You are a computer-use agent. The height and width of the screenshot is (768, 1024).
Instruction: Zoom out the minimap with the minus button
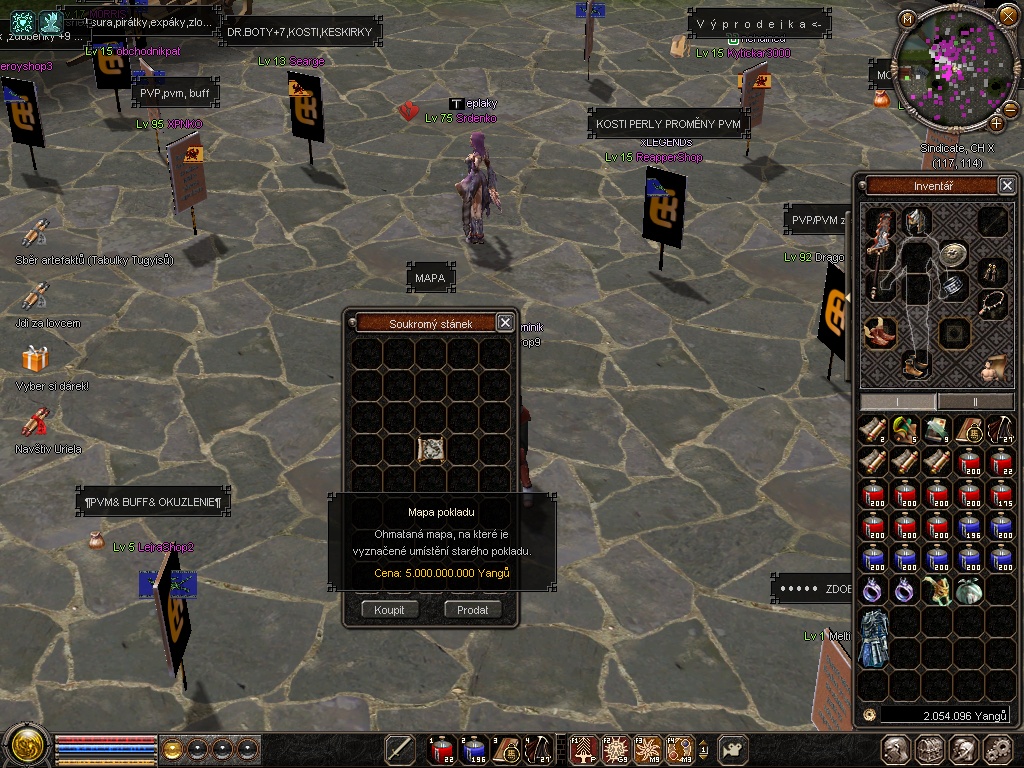(1010, 108)
